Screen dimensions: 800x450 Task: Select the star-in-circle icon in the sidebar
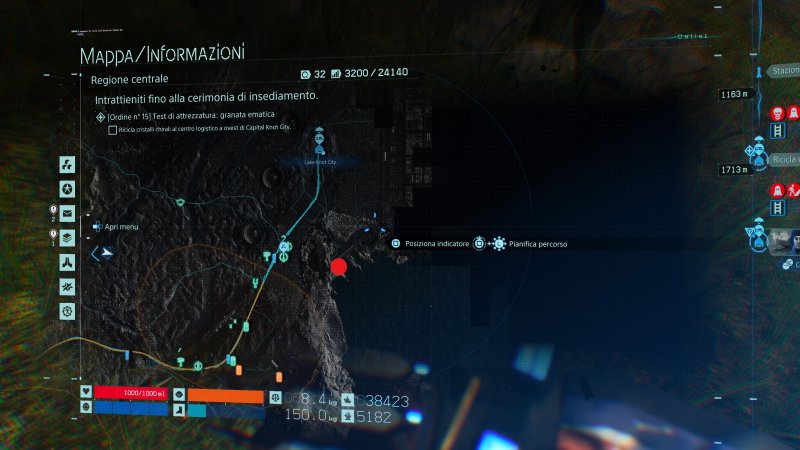[67, 189]
